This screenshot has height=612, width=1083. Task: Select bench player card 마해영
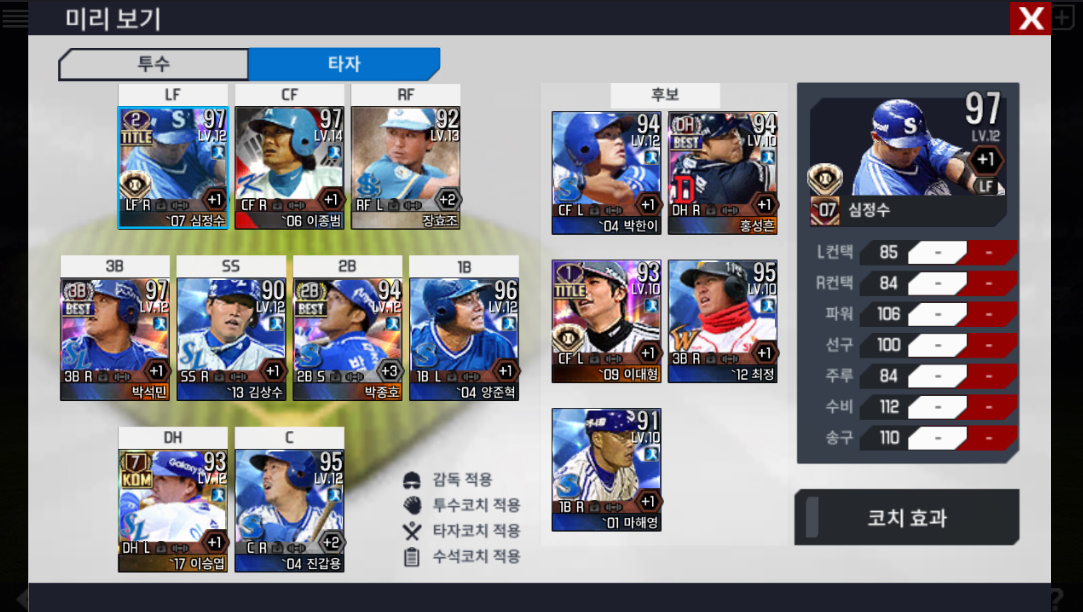point(606,469)
